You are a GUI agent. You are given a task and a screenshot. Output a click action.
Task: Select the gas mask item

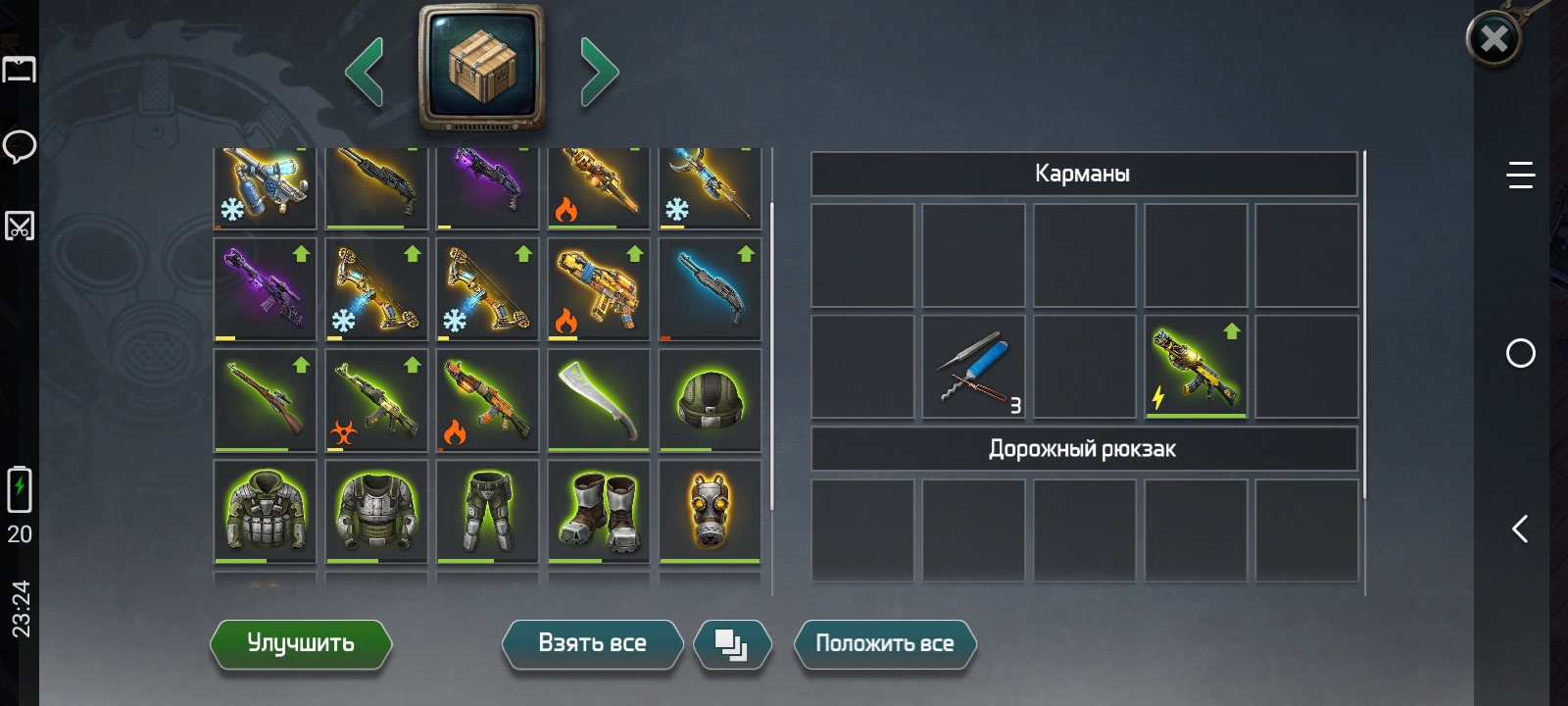click(710, 511)
